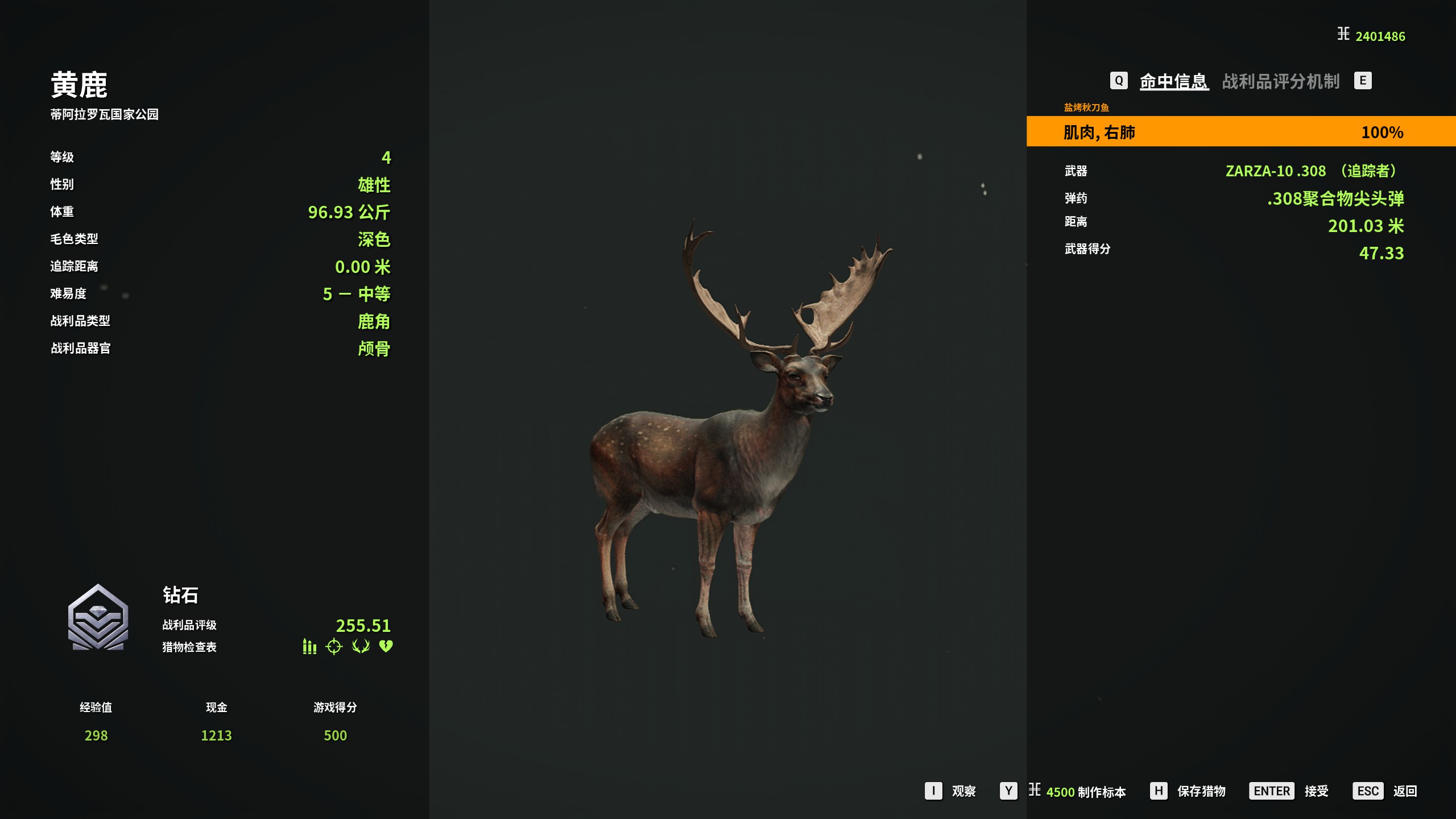
Task: Switch to the 命中信息 tab
Action: (1173, 81)
